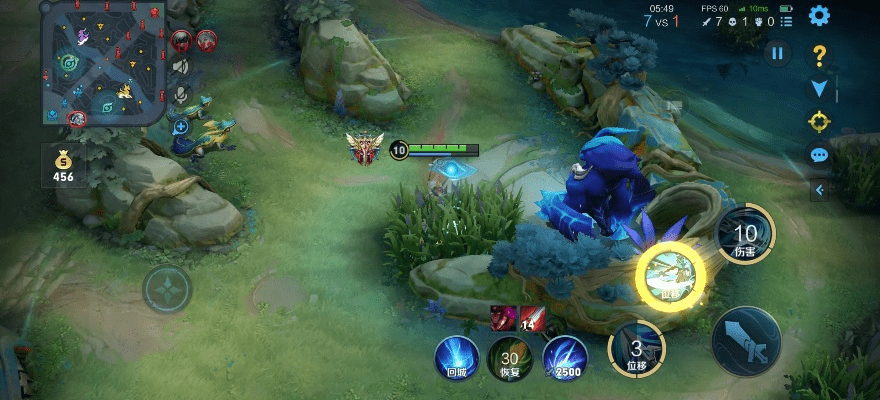Activate the yellow crosshair signal button
Viewport: 880px width, 400px height.
819,122
